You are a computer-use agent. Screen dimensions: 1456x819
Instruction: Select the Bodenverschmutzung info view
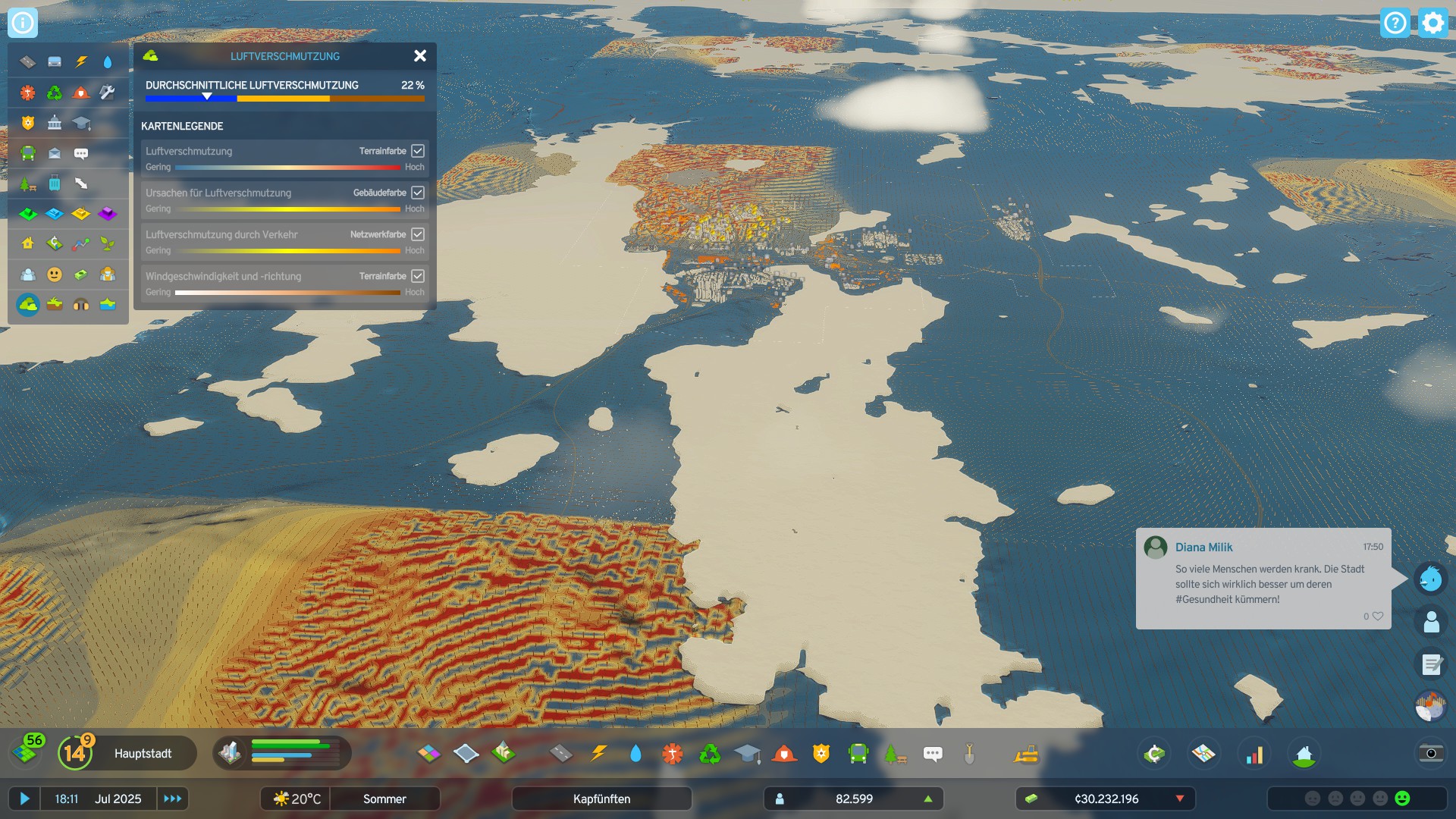pos(55,304)
